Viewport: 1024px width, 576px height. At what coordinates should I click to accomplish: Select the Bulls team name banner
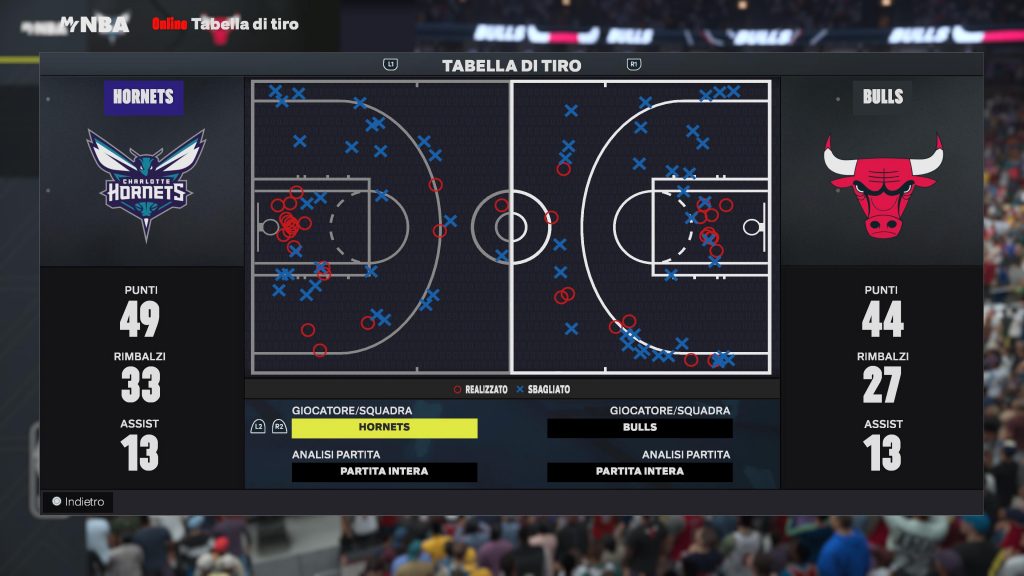pyautogui.click(x=882, y=97)
